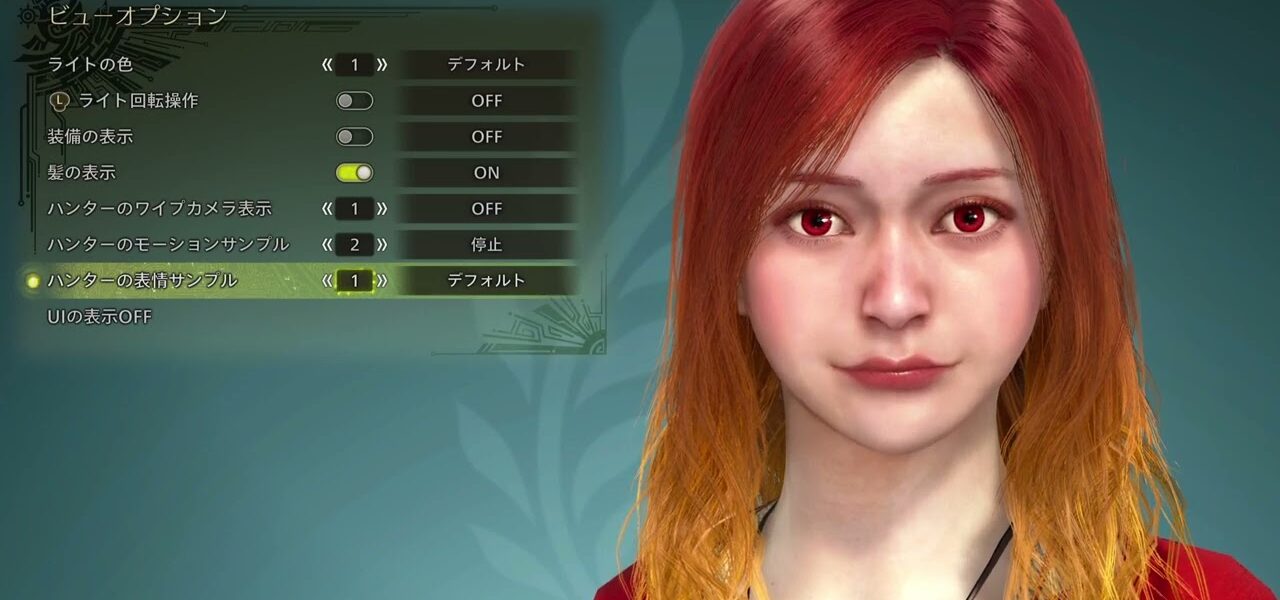Click the 停止 motion sample value box
1280x600 pixels.
(487, 245)
